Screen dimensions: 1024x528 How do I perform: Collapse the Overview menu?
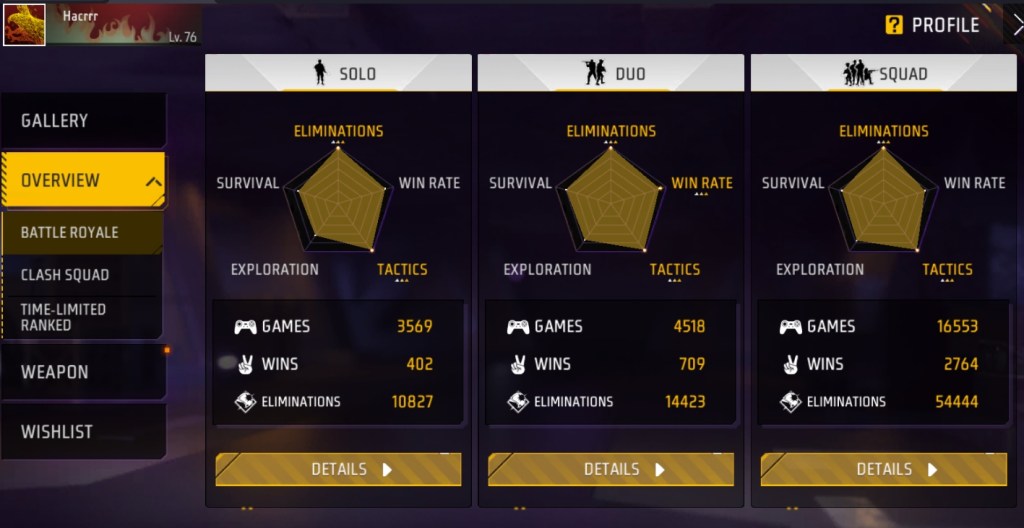[x=154, y=182]
